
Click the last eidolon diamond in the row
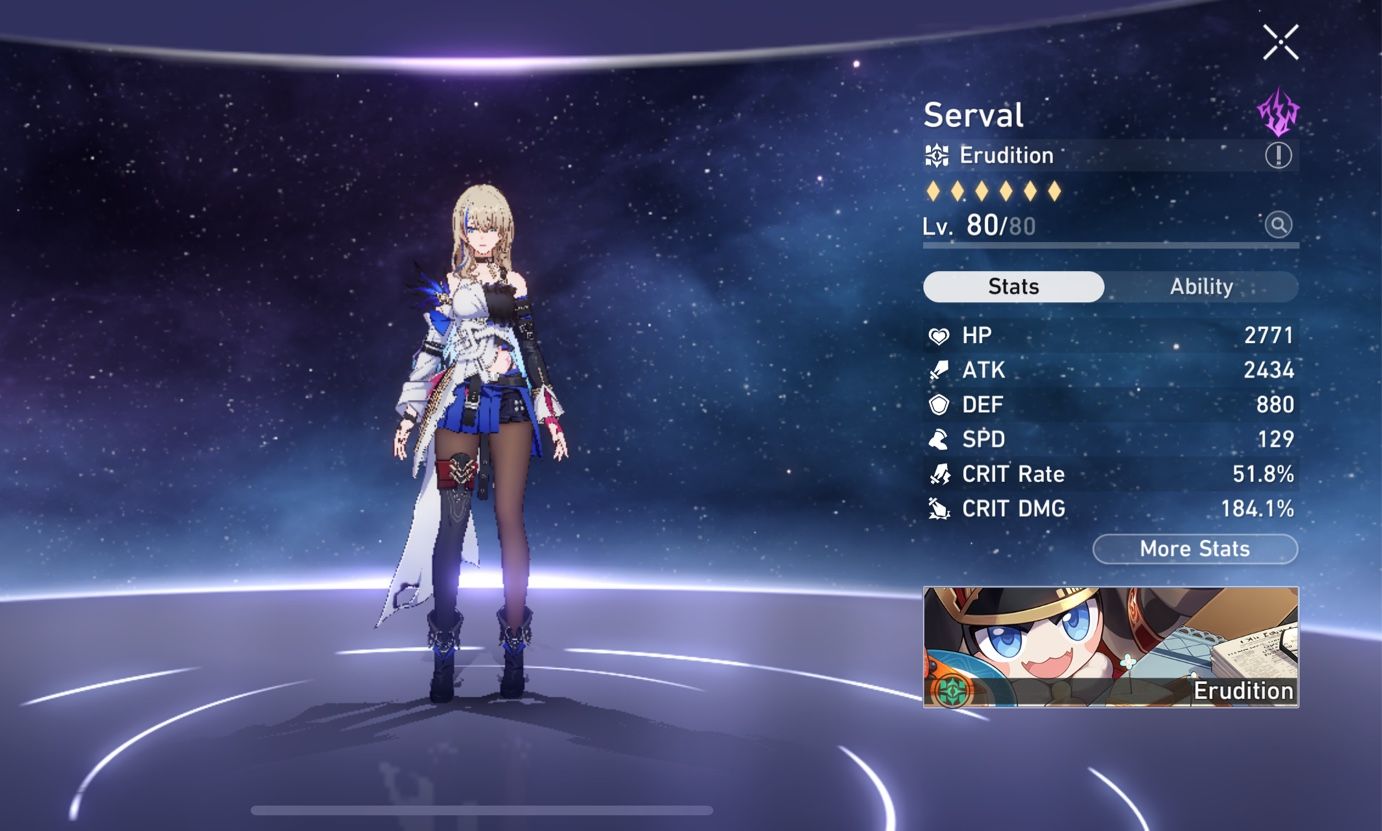tap(1056, 189)
